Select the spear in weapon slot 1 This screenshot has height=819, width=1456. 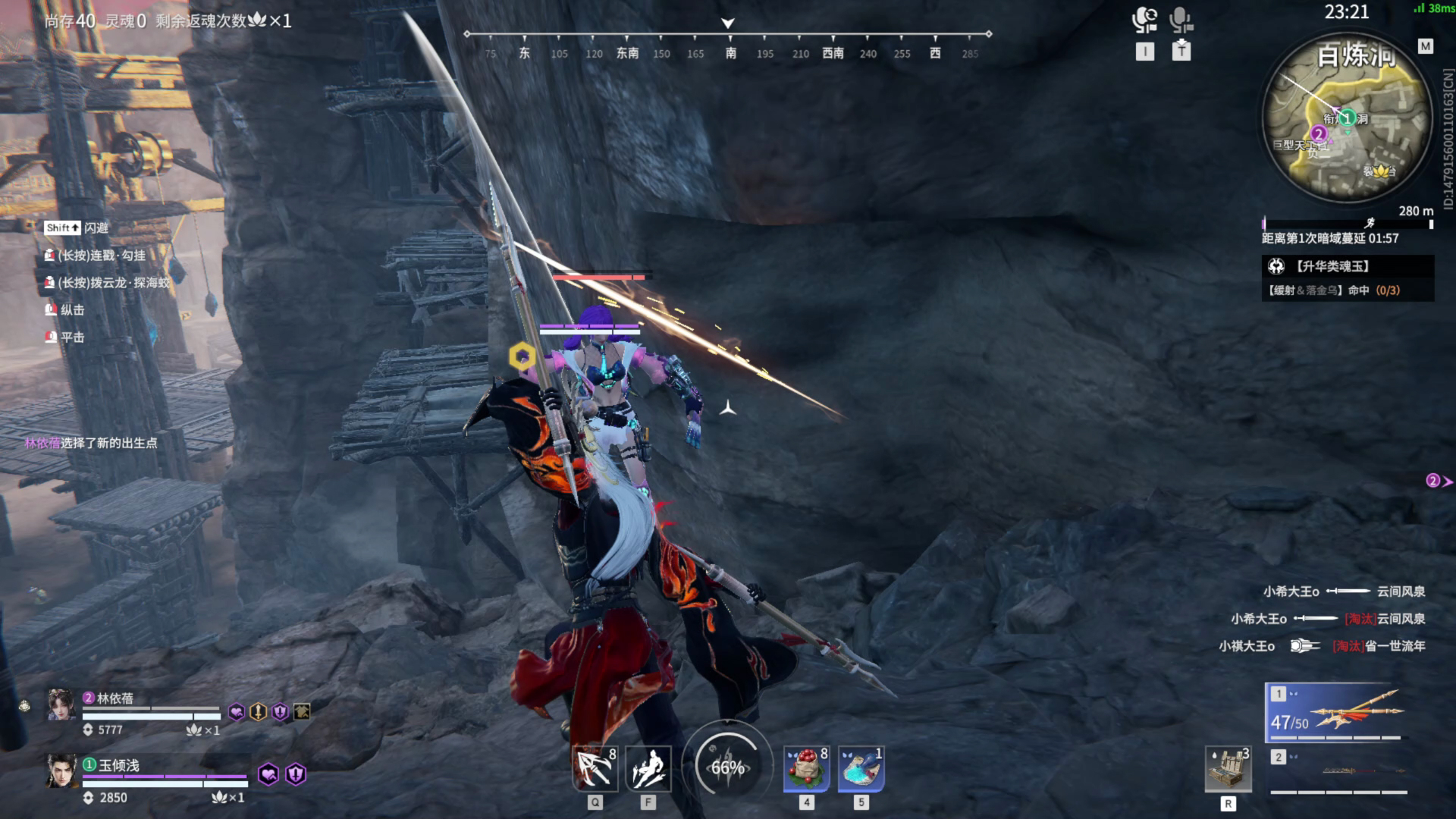[1337, 713]
